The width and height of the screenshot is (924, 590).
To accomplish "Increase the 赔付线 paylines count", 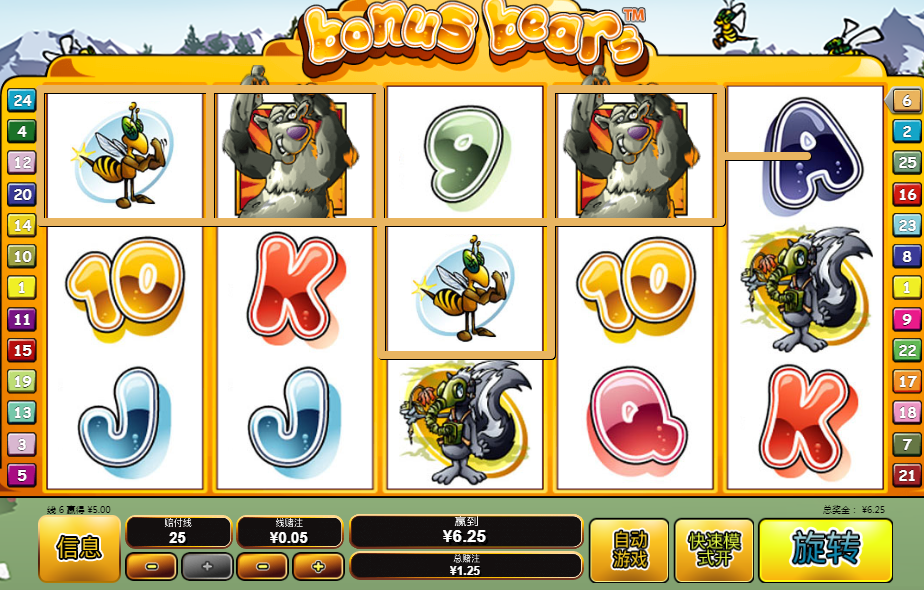I will (x=207, y=566).
